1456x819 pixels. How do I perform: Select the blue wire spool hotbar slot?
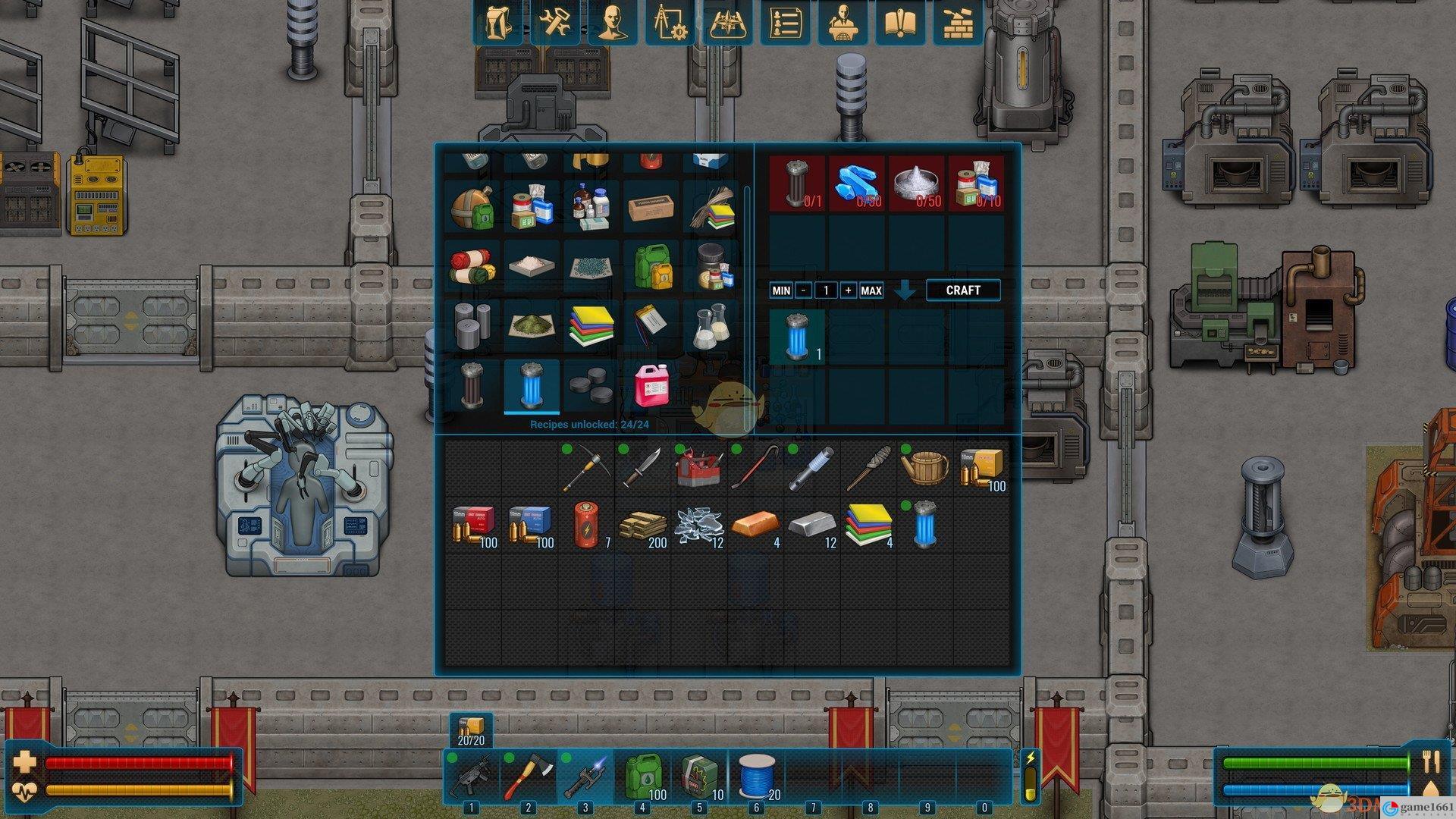click(757, 777)
